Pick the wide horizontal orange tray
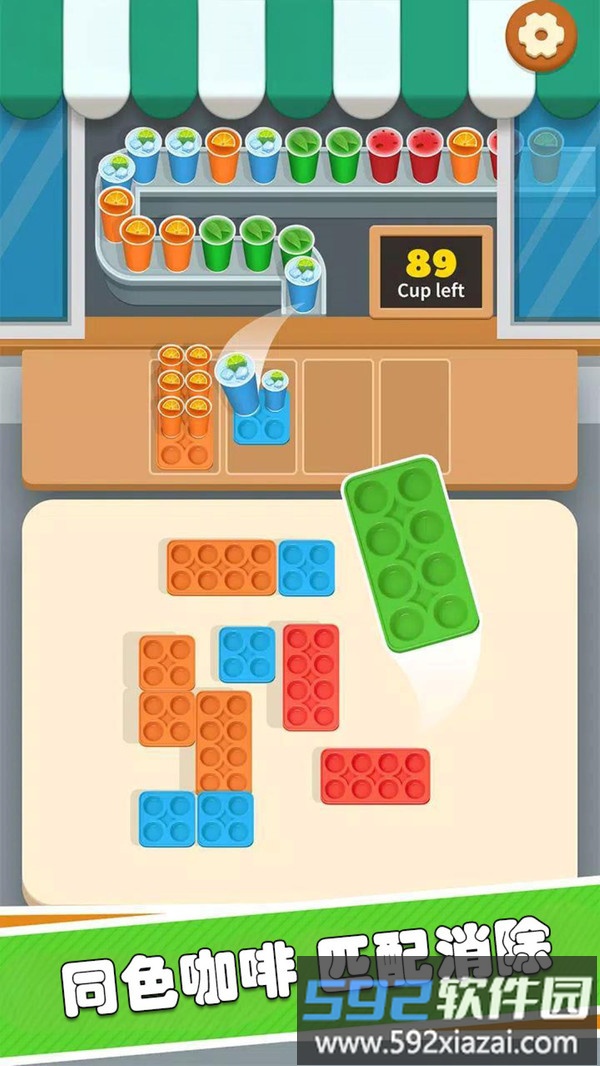Viewport: 600px width, 1066px height. tap(221, 568)
